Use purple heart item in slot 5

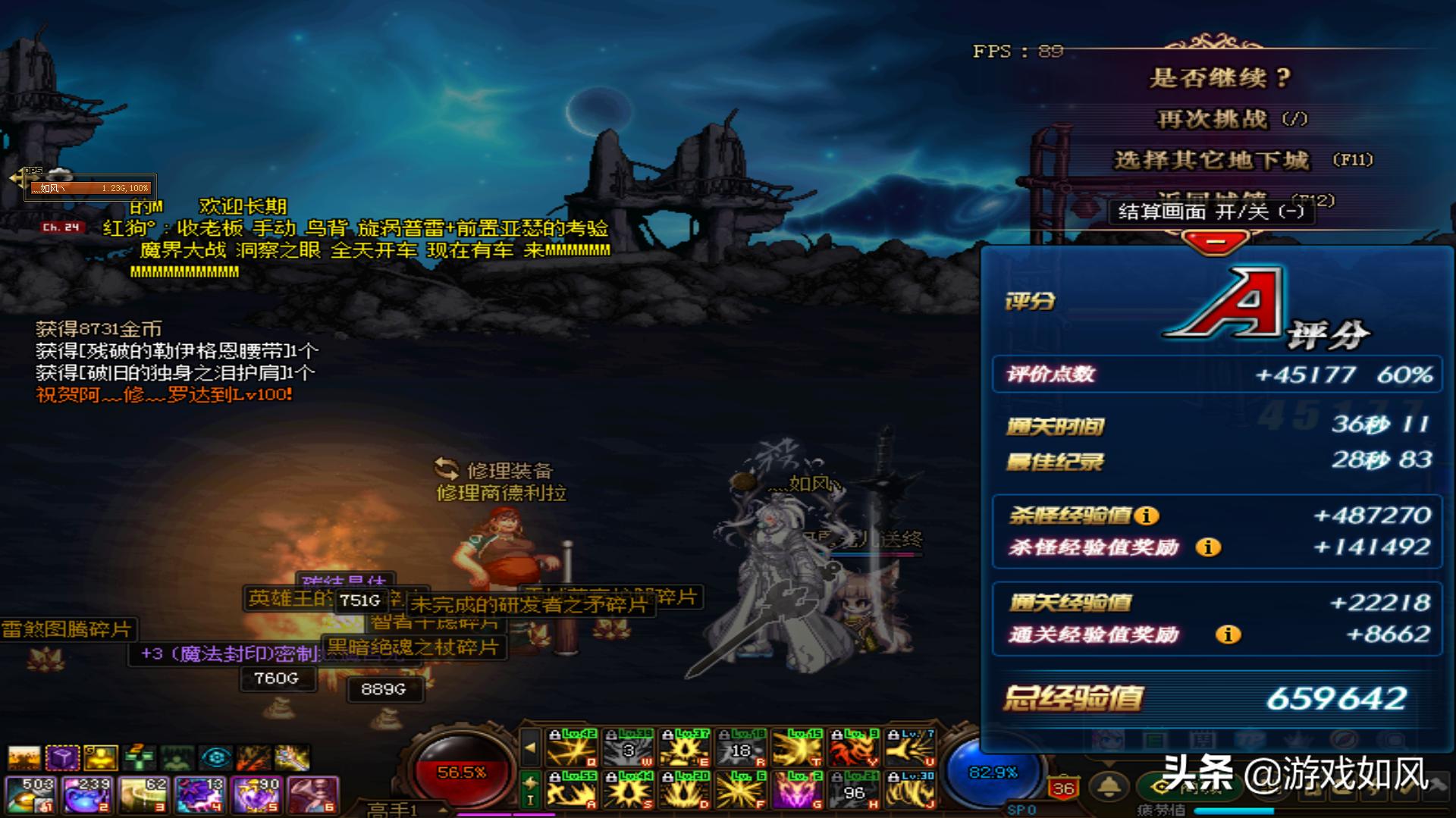click(256, 794)
